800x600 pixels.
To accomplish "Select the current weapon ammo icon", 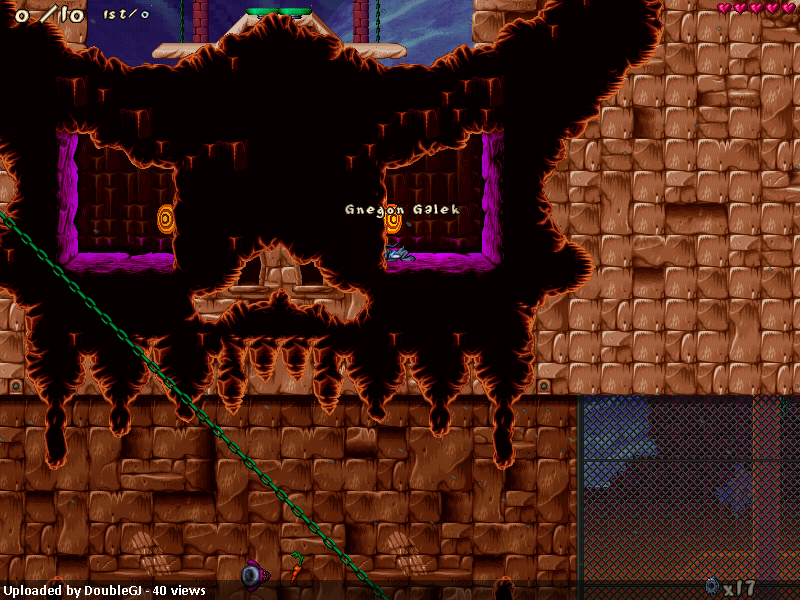I will point(711,586).
